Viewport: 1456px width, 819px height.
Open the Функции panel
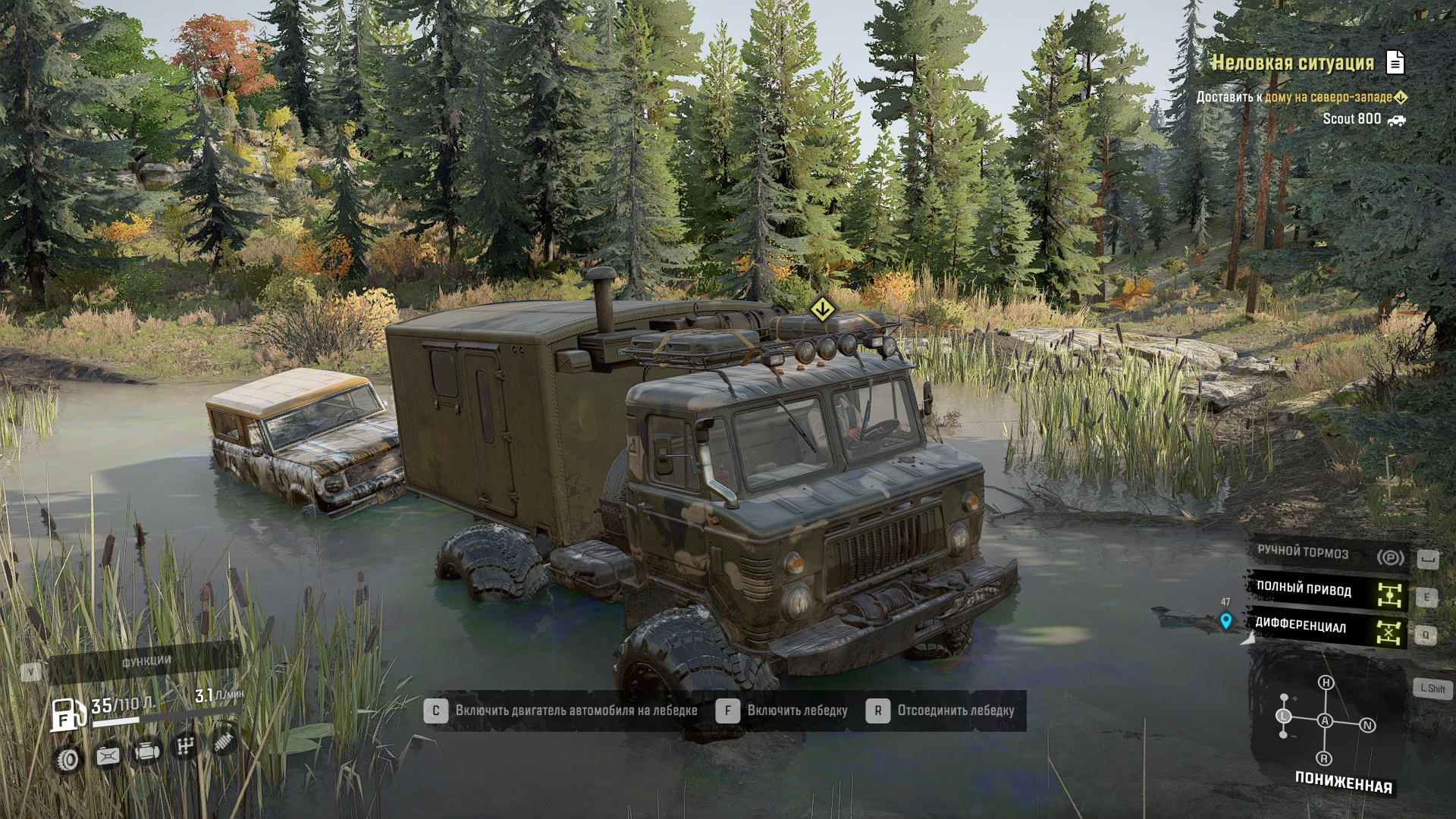[146, 662]
